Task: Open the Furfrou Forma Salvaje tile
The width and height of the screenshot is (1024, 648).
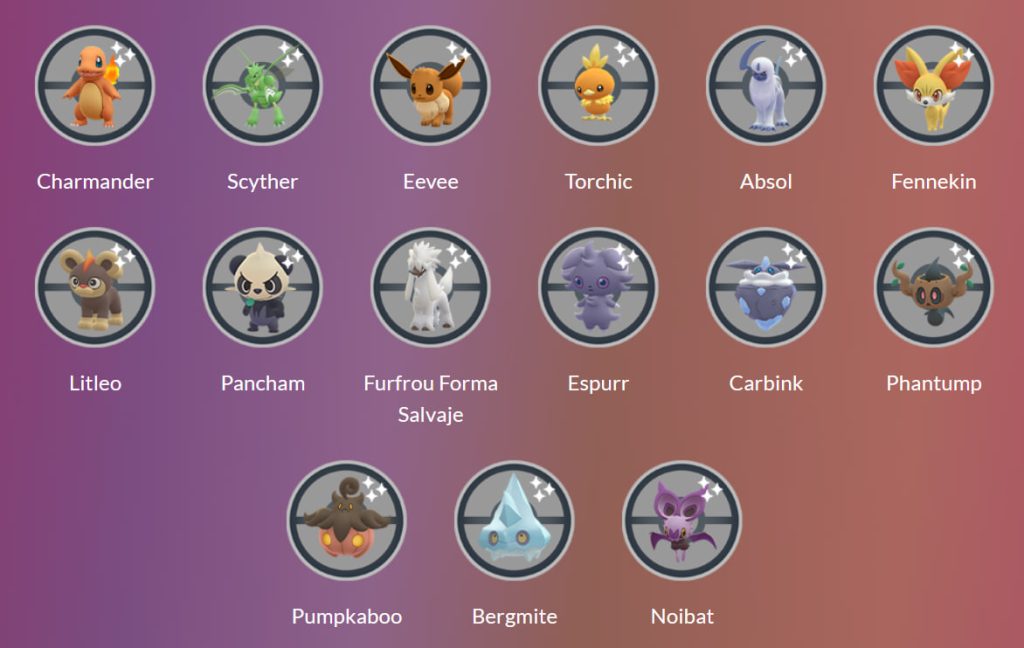Action: pos(431,288)
